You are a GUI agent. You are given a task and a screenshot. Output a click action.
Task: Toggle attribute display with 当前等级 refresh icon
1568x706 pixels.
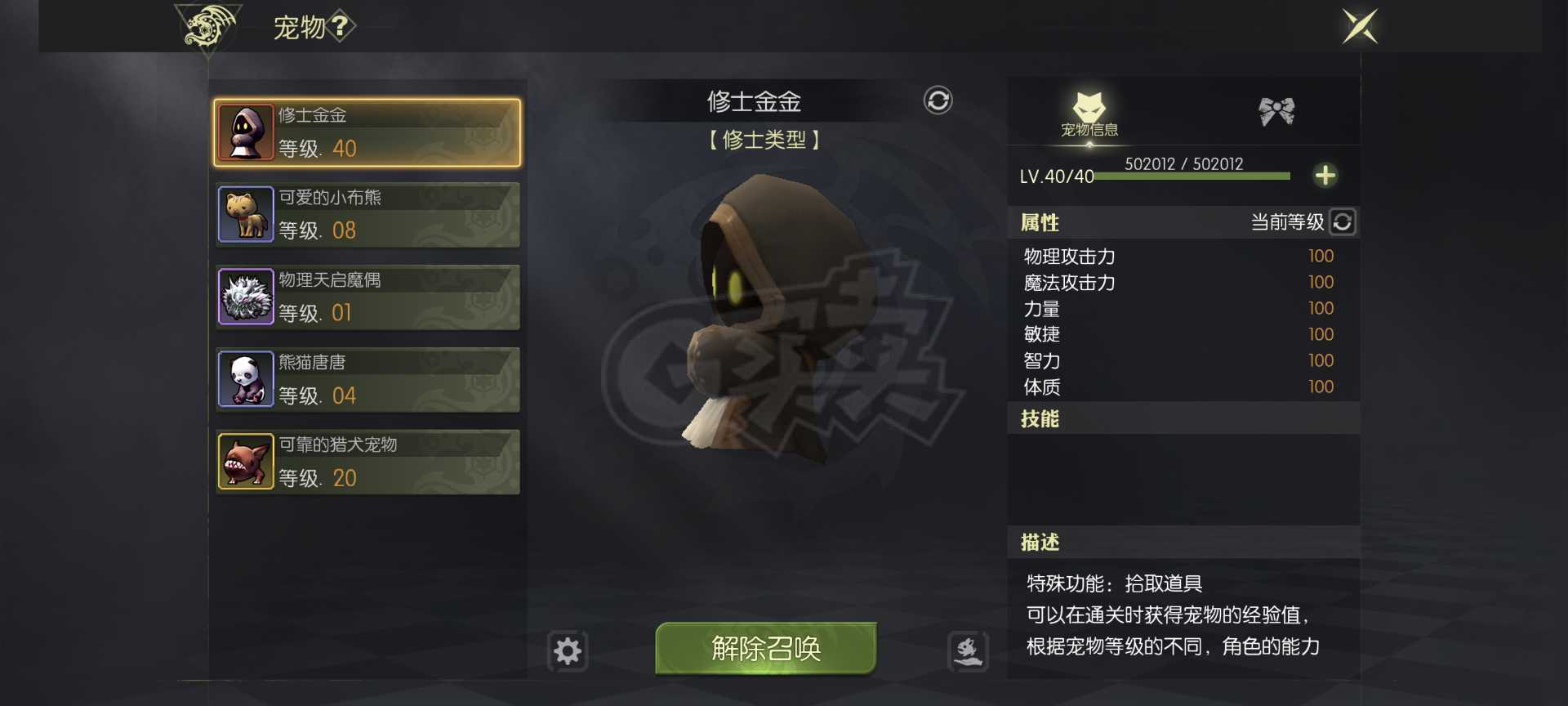pos(1342,221)
